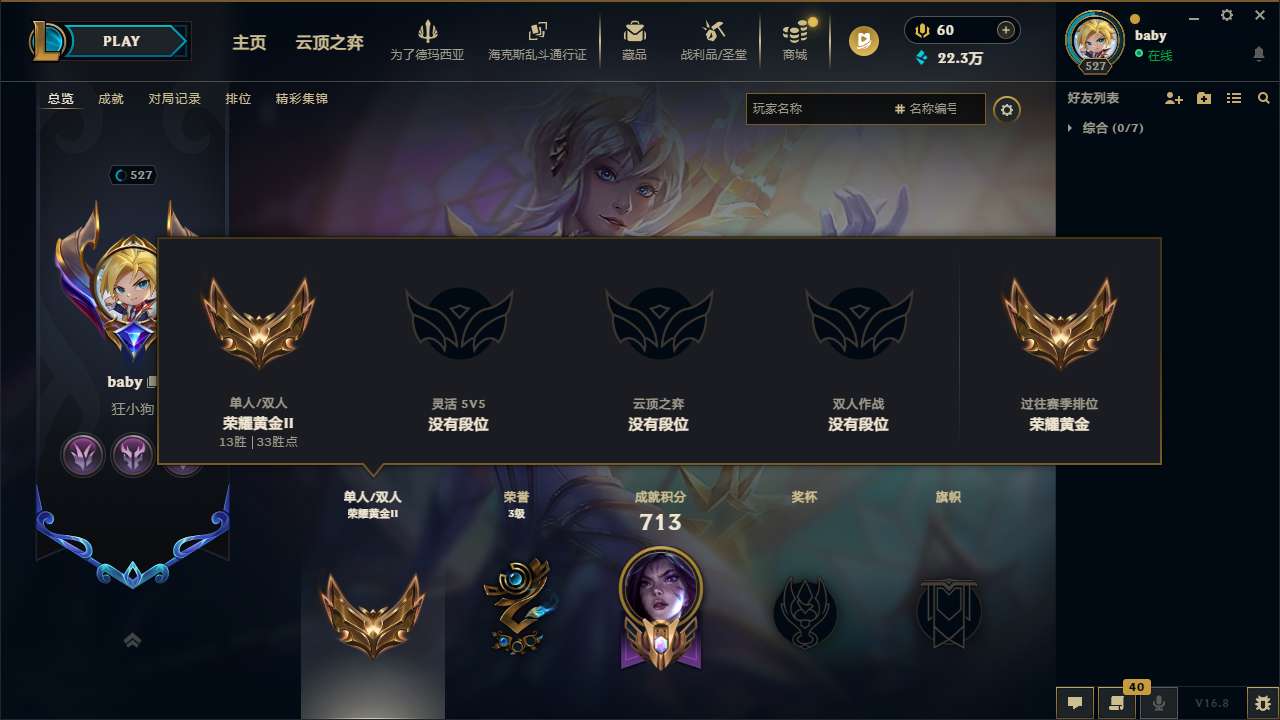Viewport: 1280px width, 720px height.
Task: Open the settings gear beside player search
Action: coord(1007,110)
